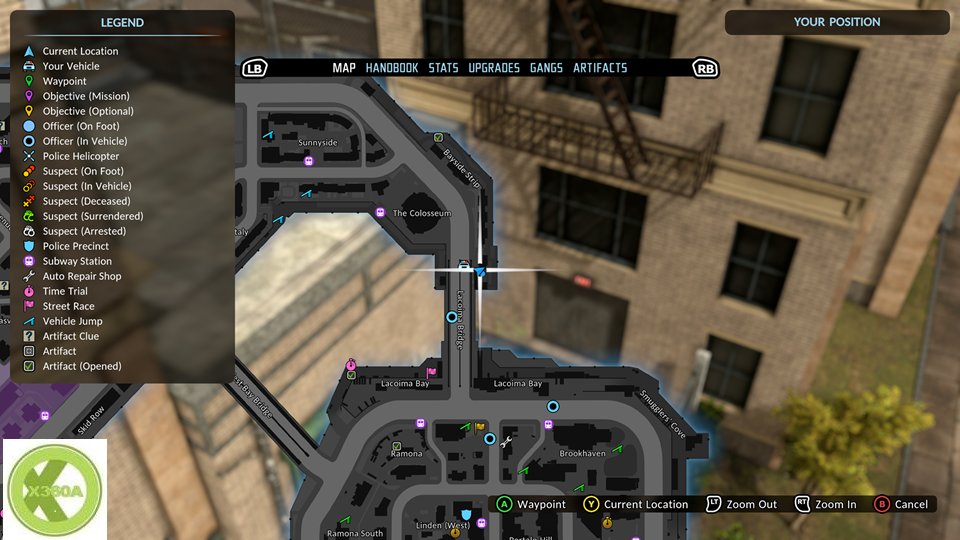Choose Police Helicopter in the legend list
The width and height of the screenshot is (960, 540).
tap(80, 156)
